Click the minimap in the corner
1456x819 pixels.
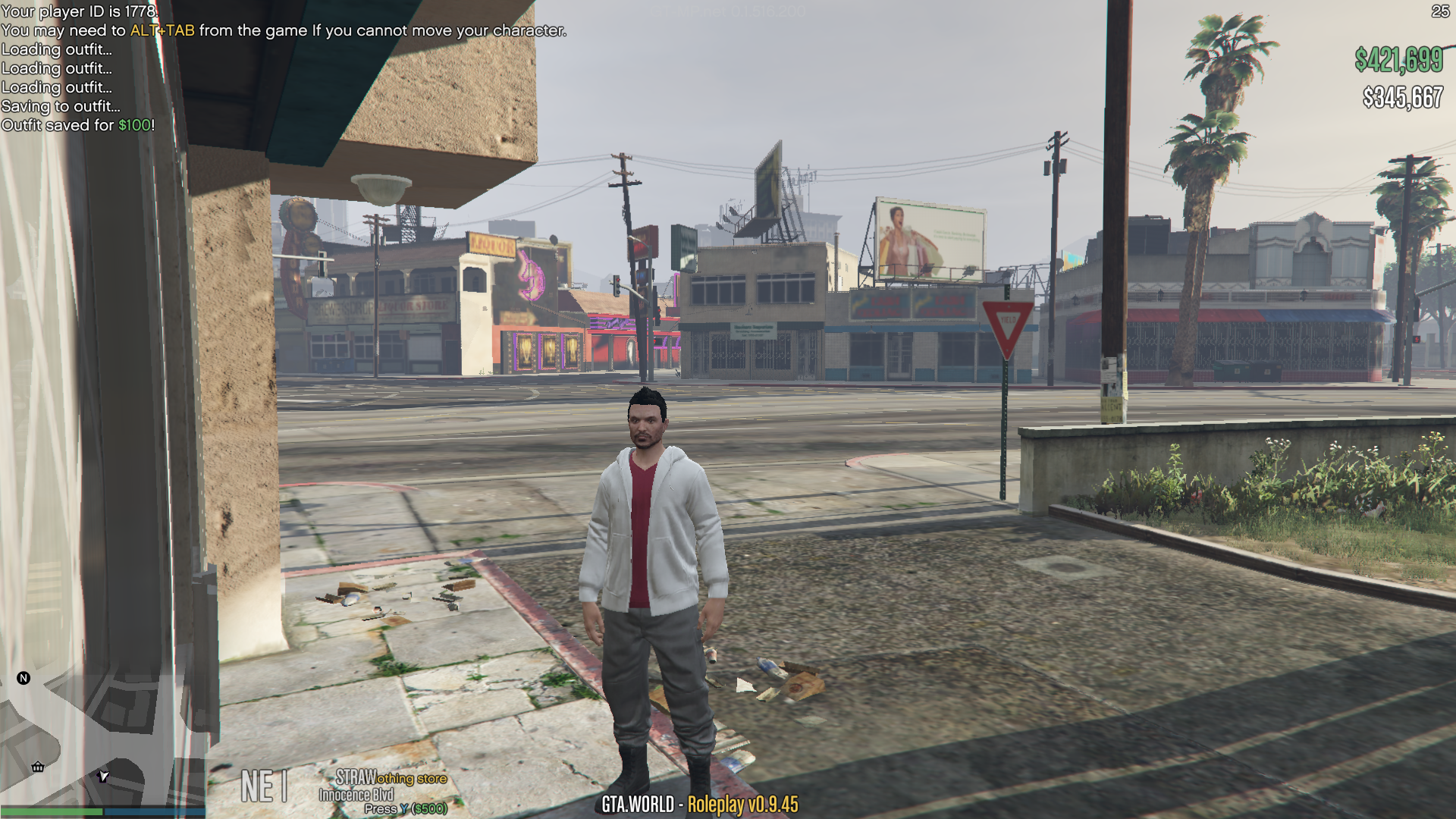pos(102,734)
